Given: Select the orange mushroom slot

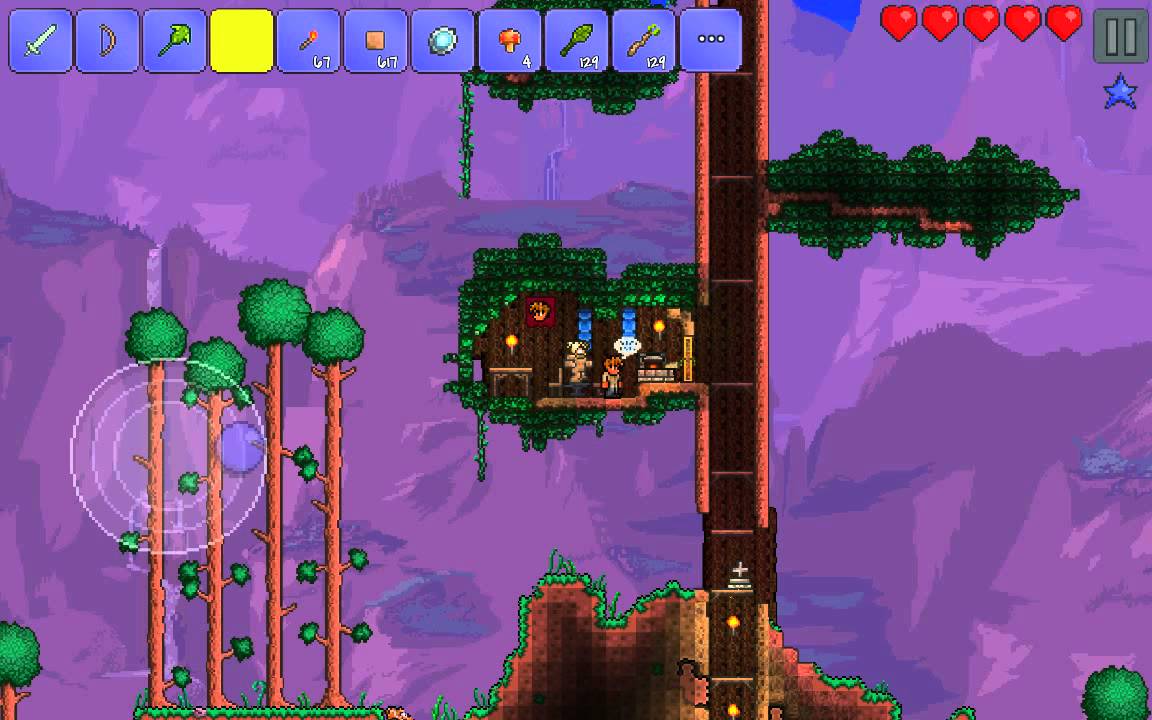Looking at the screenshot, I should tap(510, 41).
